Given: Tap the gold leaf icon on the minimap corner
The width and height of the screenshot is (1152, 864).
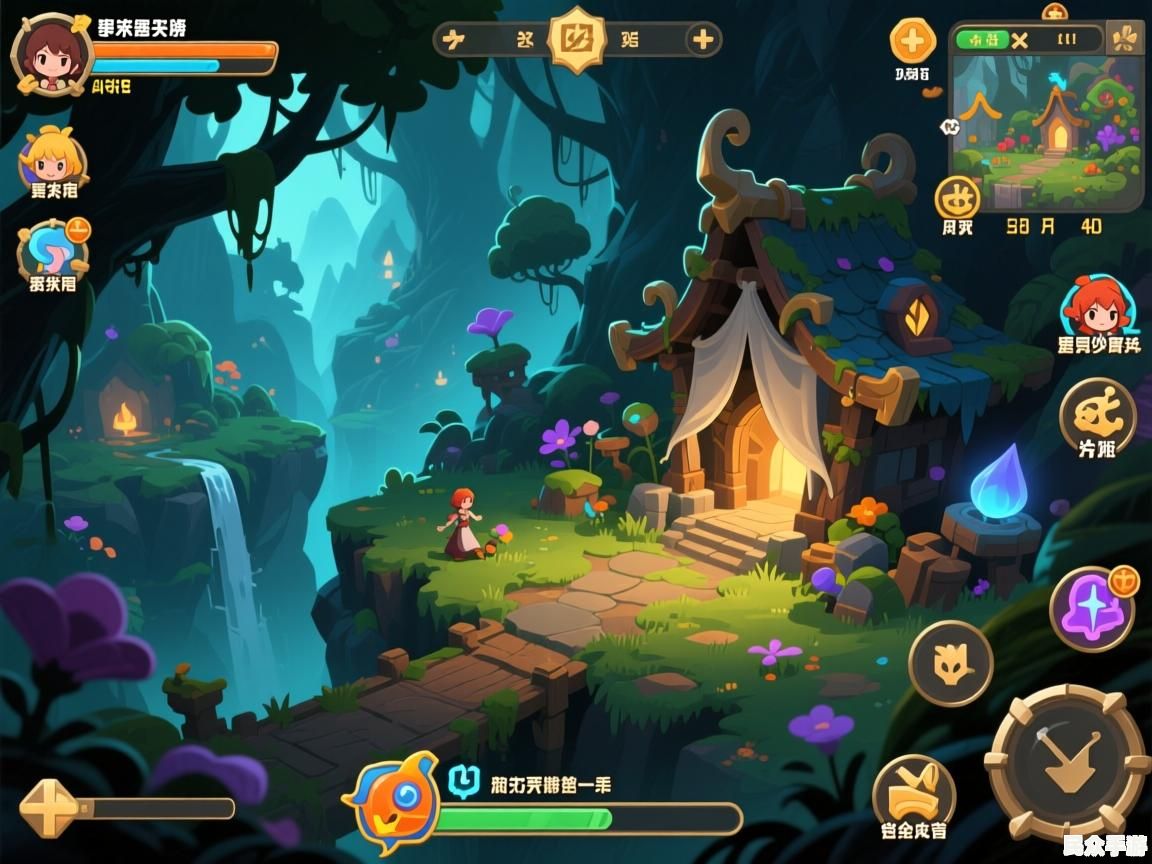Looking at the screenshot, I should [x=1126, y=39].
